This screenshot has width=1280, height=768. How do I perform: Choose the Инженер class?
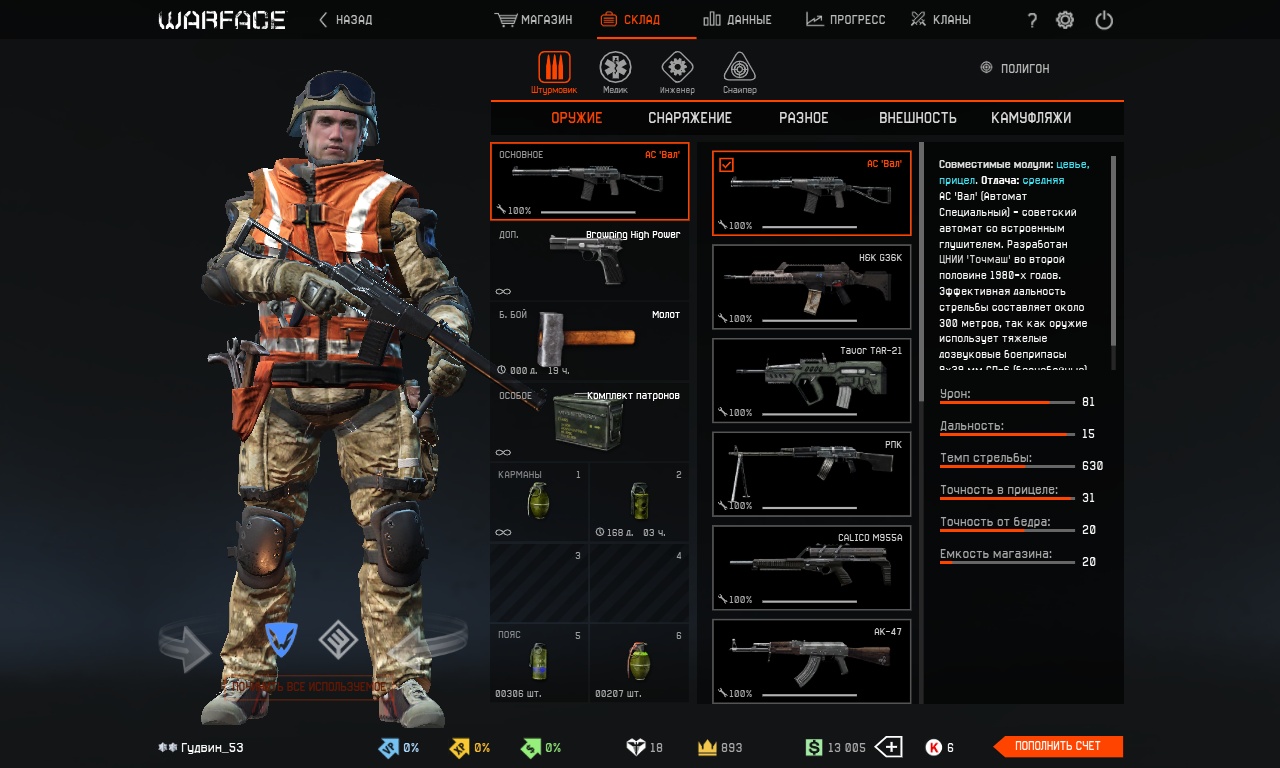click(677, 72)
